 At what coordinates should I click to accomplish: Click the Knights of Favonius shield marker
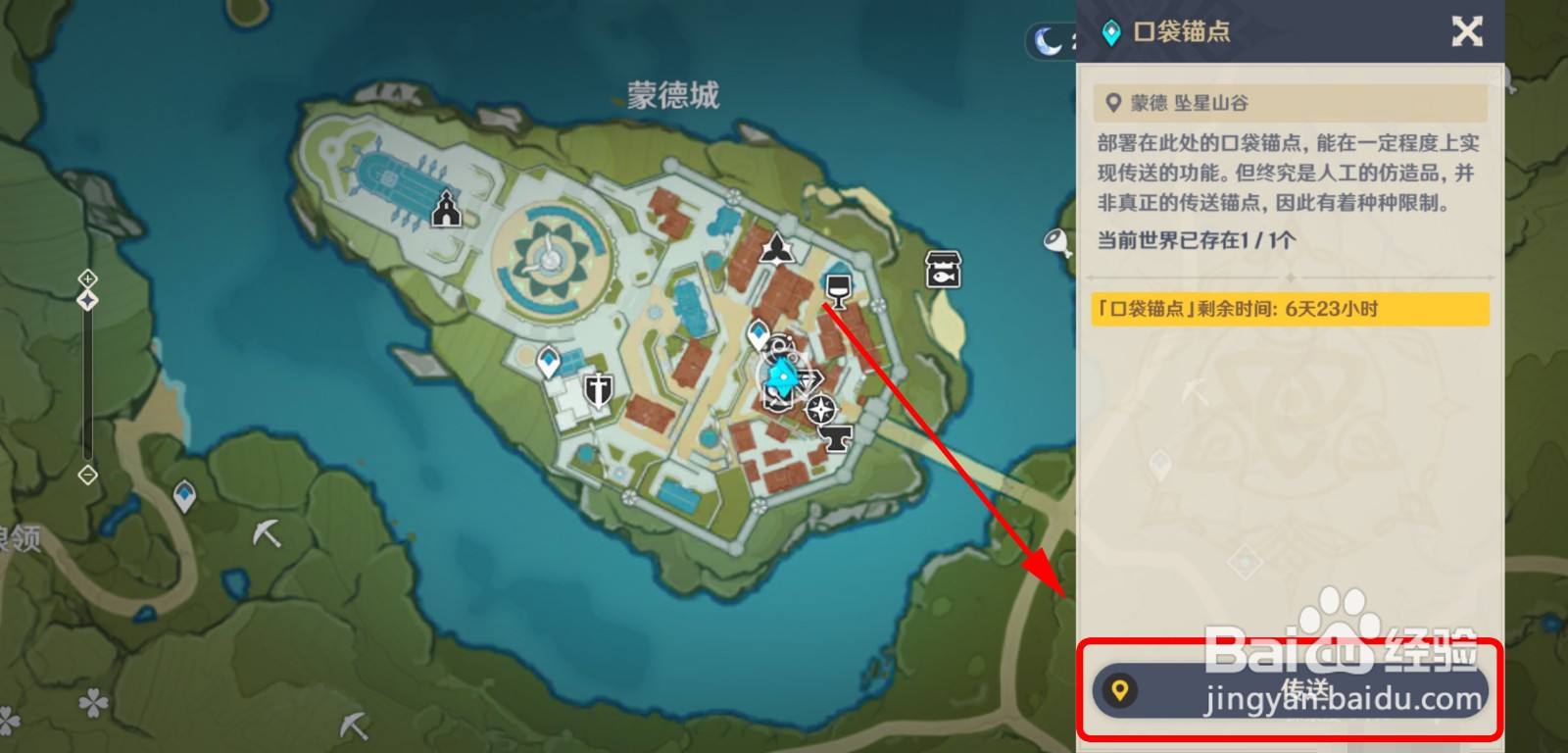point(598,392)
